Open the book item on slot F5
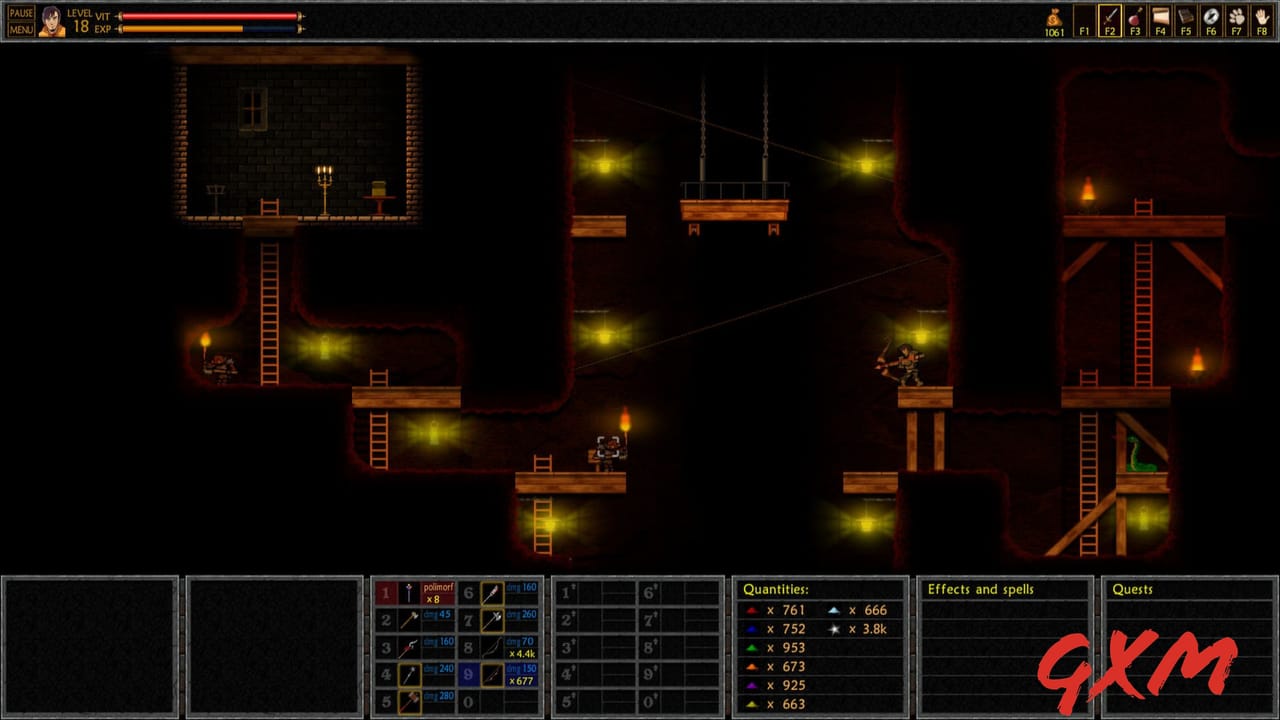The width and height of the screenshot is (1280, 720). pos(1185,18)
